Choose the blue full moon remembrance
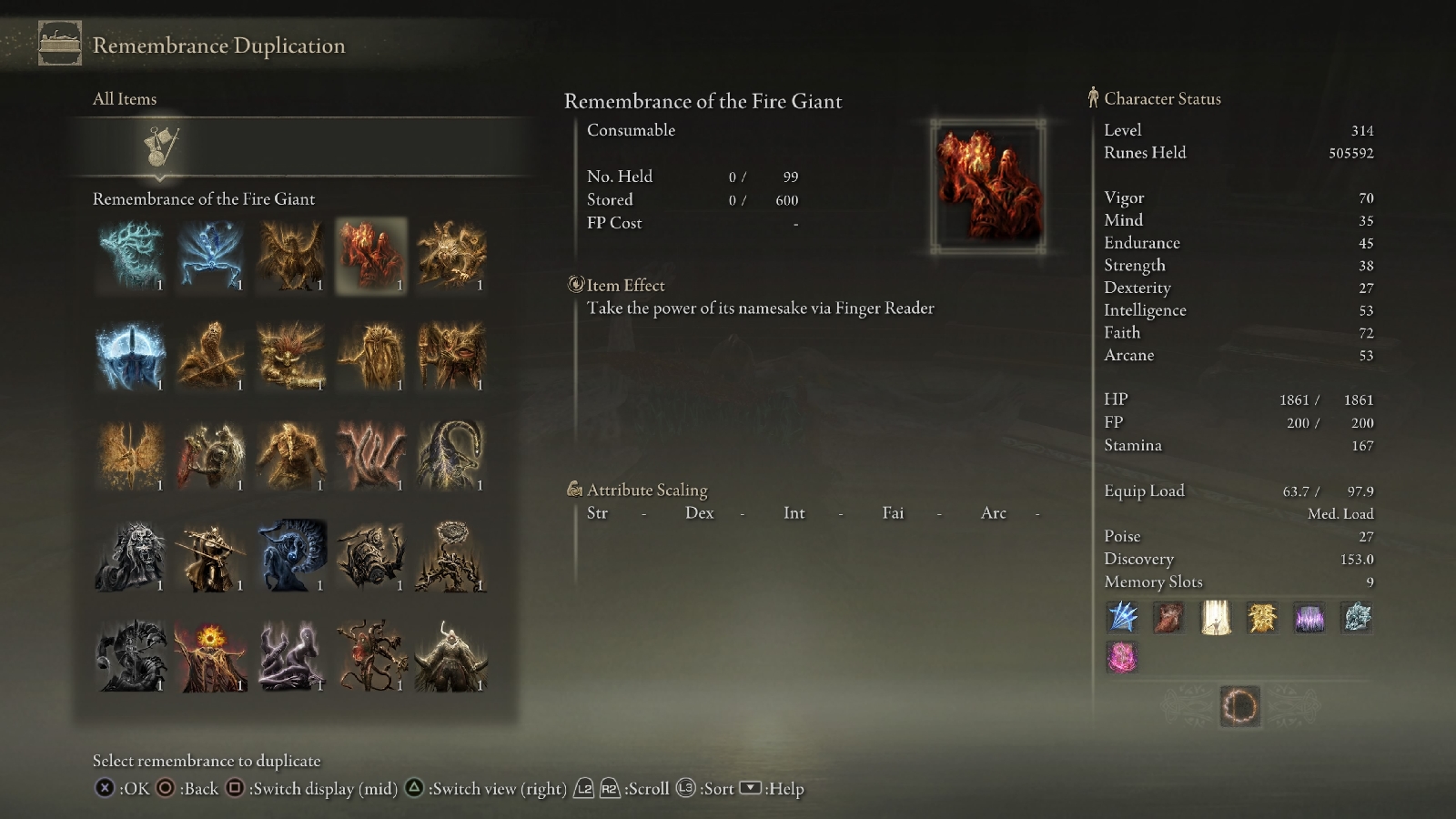The image size is (1456, 819). click(130, 356)
